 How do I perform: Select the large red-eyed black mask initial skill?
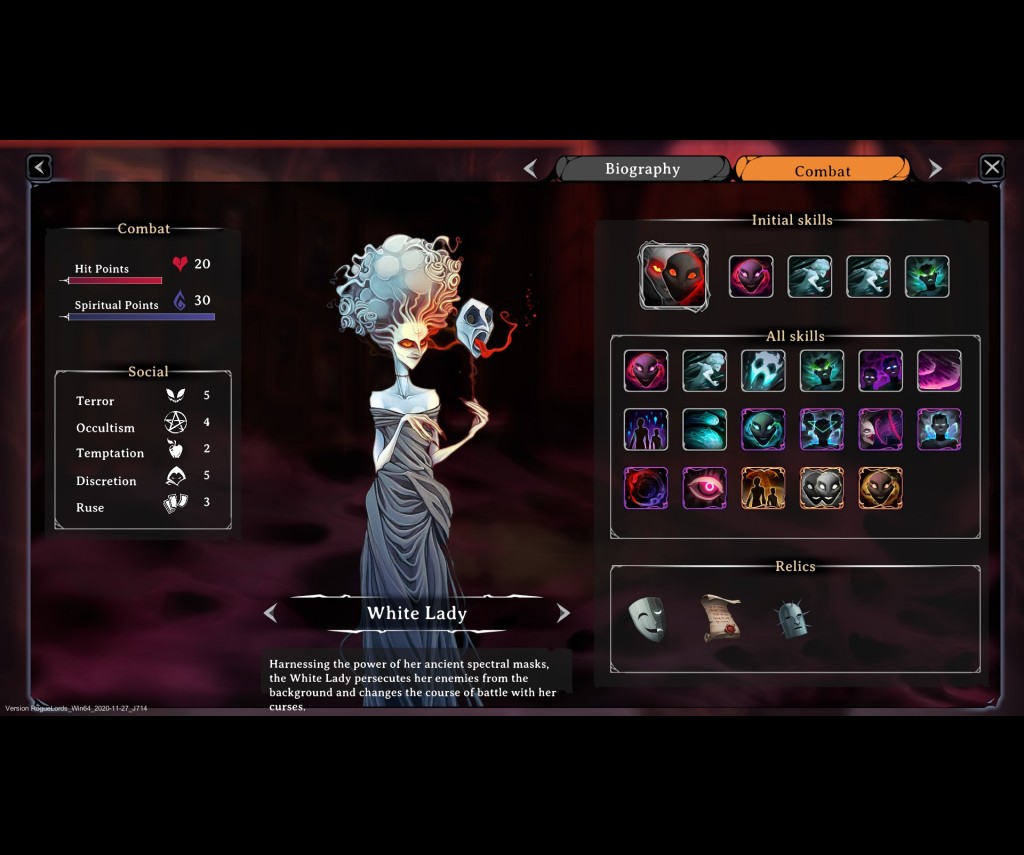(x=673, y=276)
